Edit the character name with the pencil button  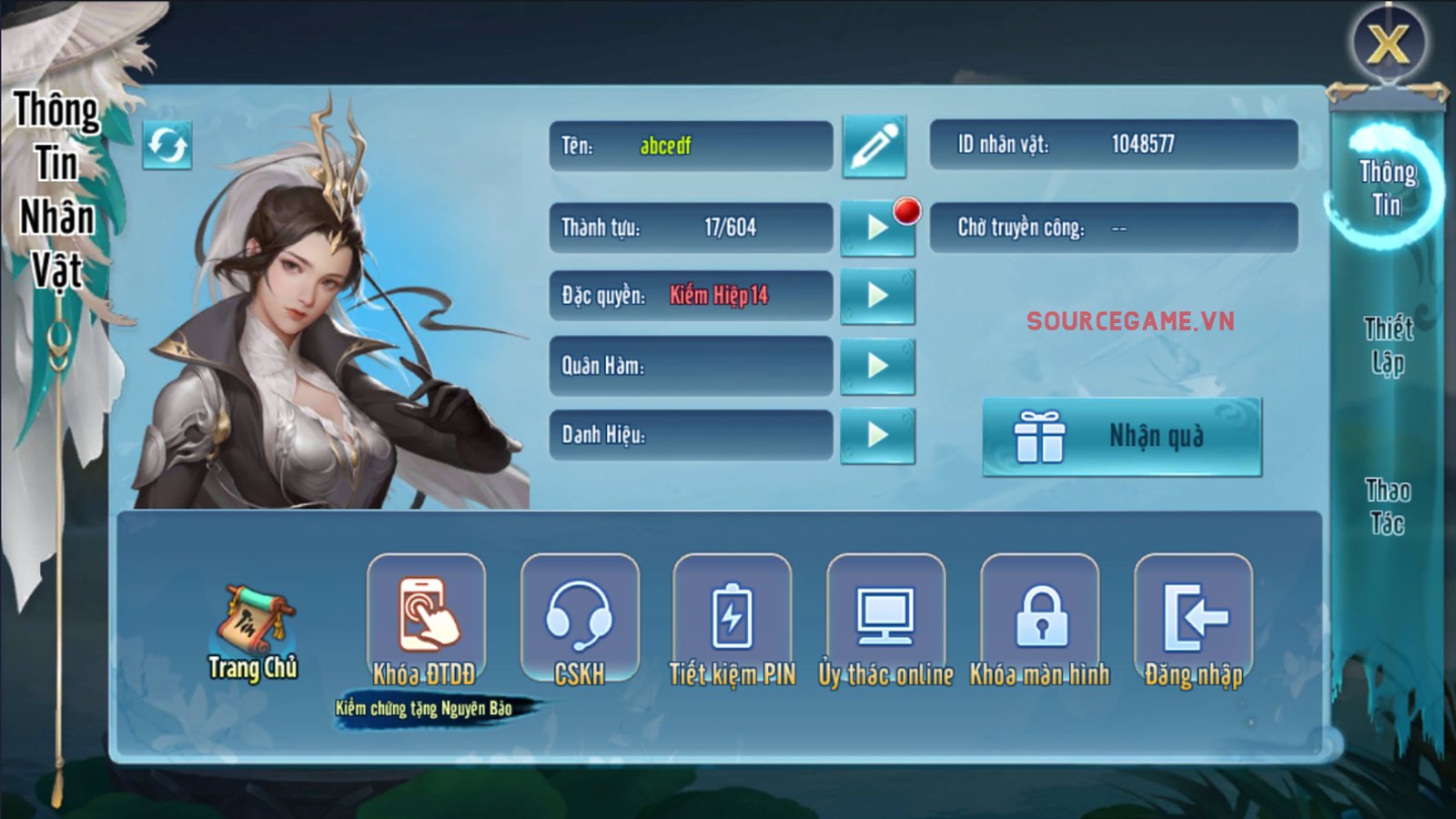tap(875, 146)
